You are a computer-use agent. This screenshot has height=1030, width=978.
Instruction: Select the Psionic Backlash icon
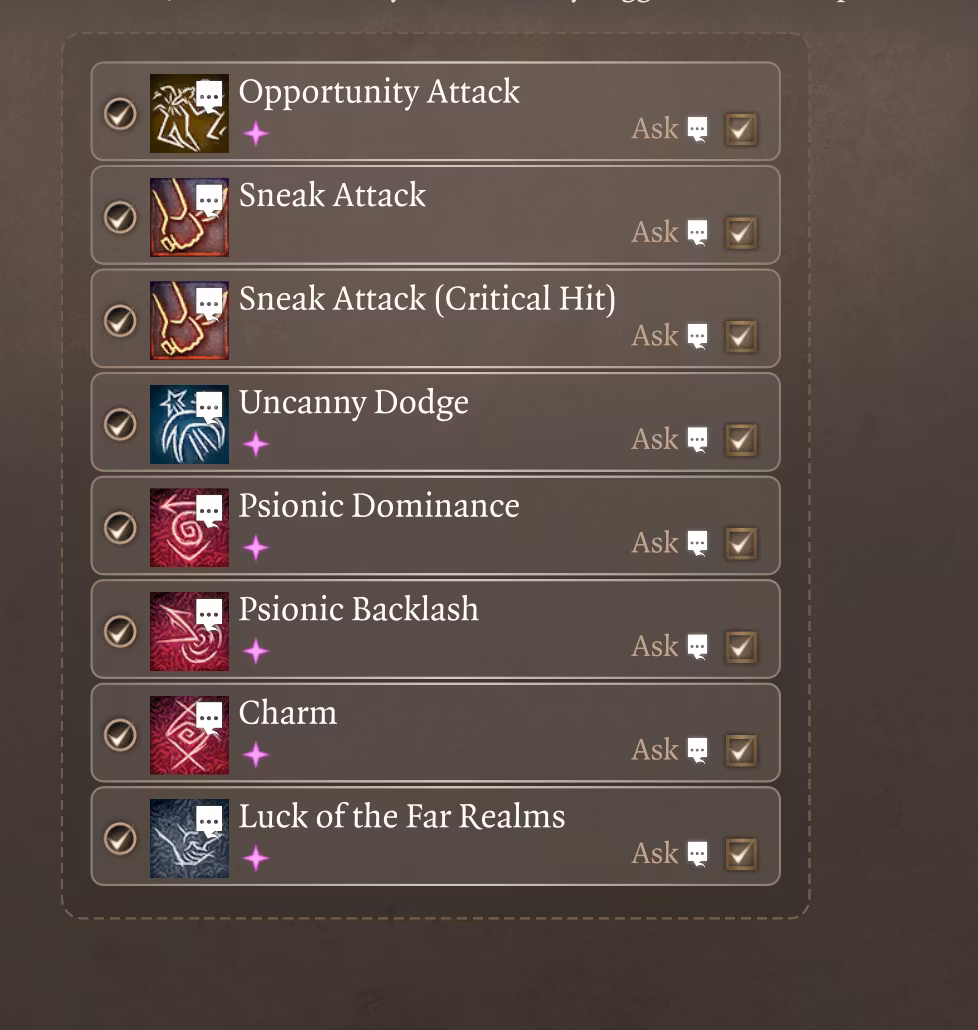click(189, 631)
